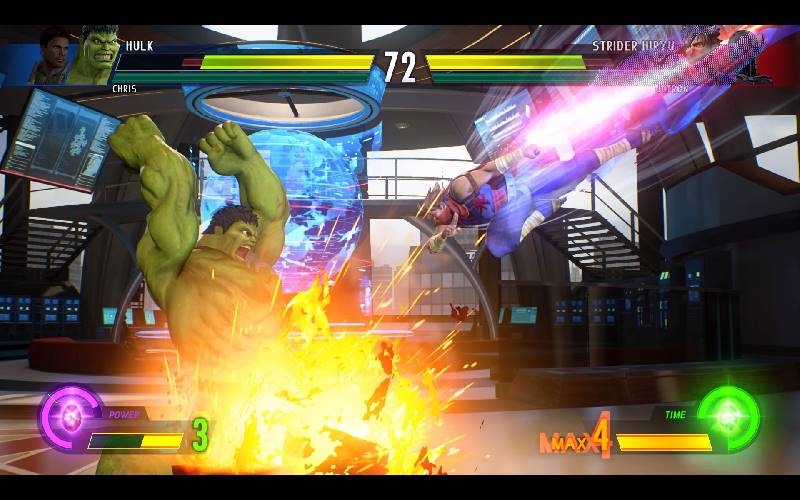Click Hulk's character portrait
This screenshot has width=800, height=500.
pyautogui.click(x=92, y=58)
